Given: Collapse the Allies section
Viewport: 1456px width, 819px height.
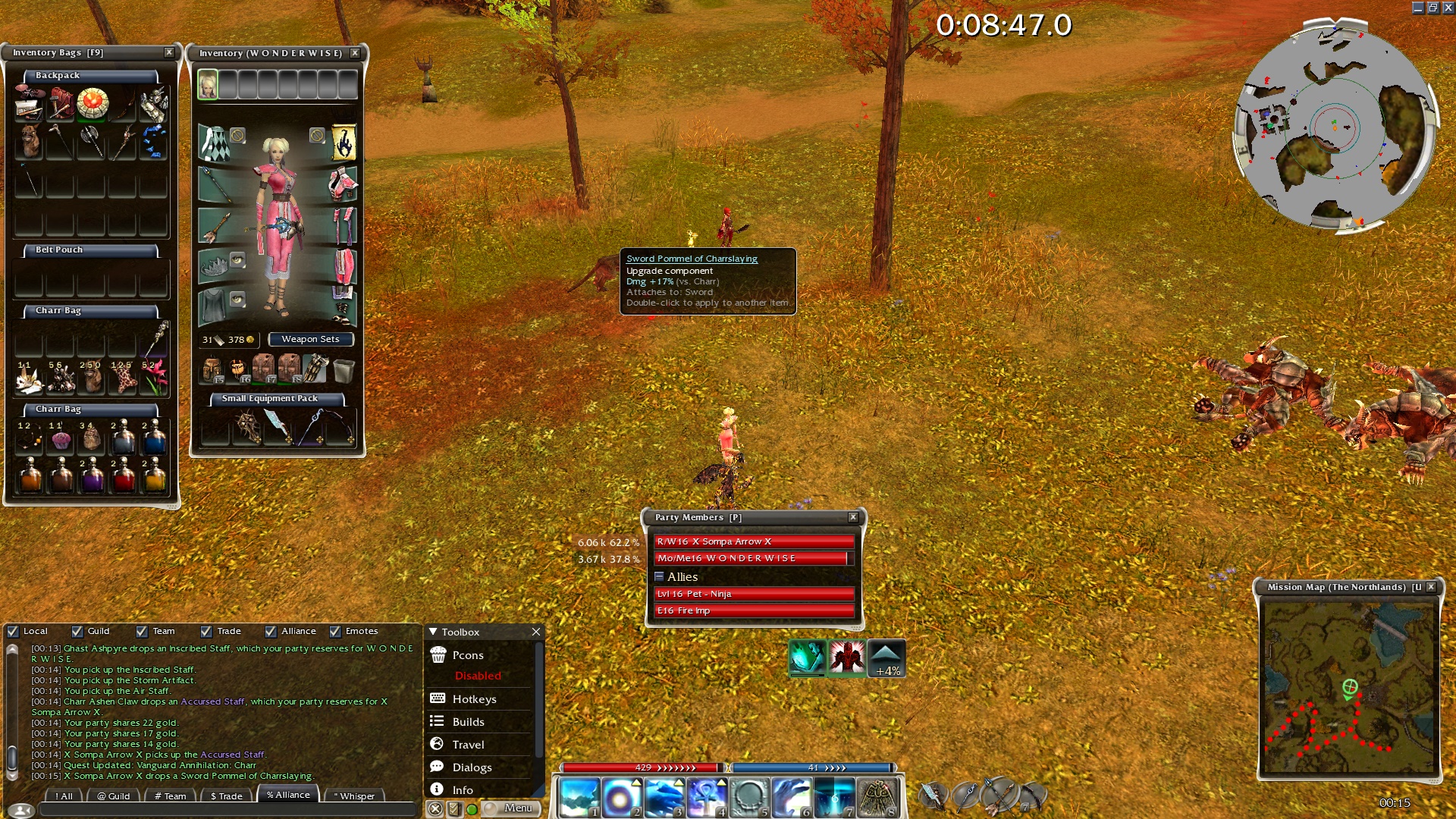Looking at the screenshot, I should point(659,577).
